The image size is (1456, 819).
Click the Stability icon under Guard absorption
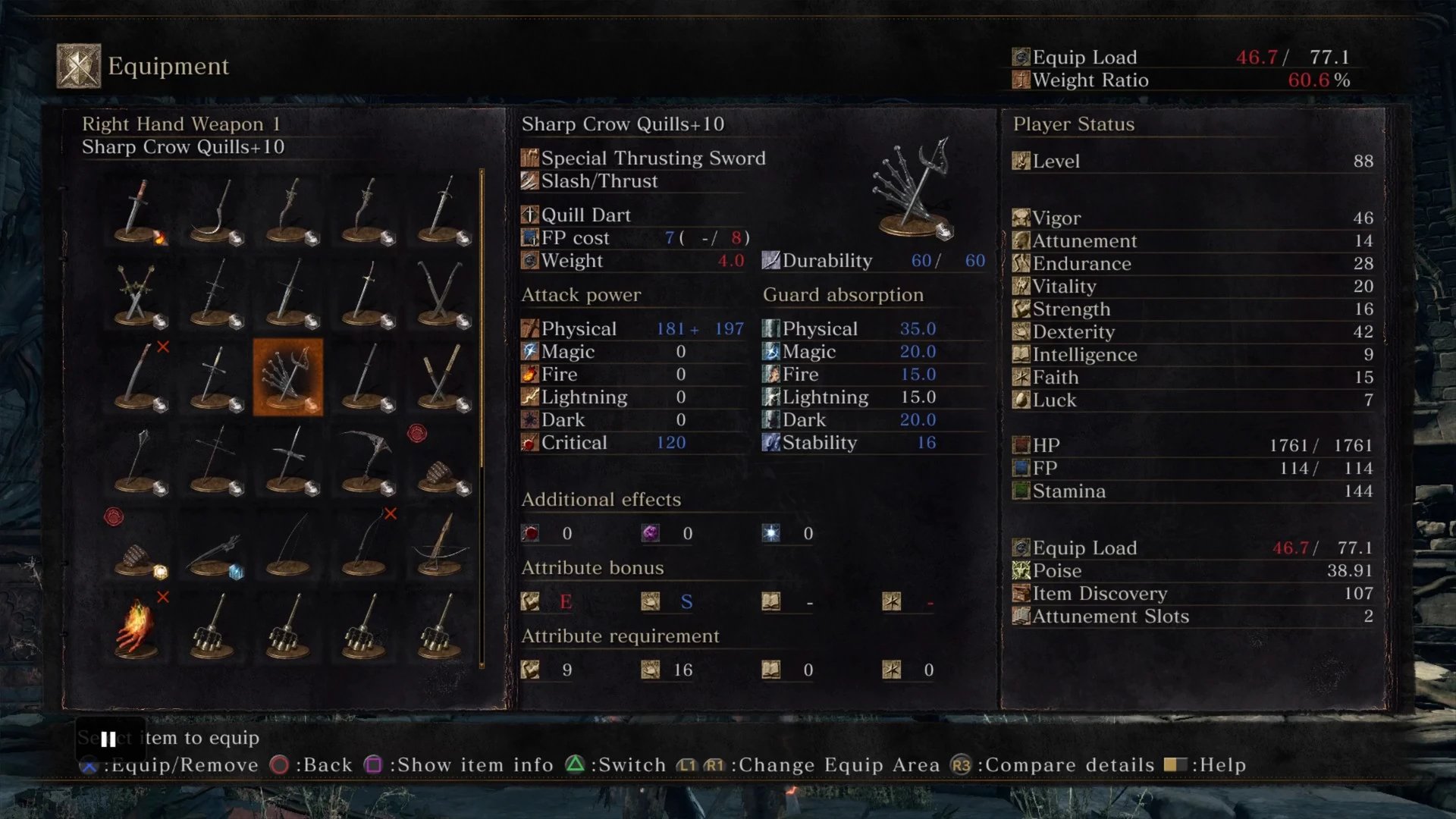[770, 442]
